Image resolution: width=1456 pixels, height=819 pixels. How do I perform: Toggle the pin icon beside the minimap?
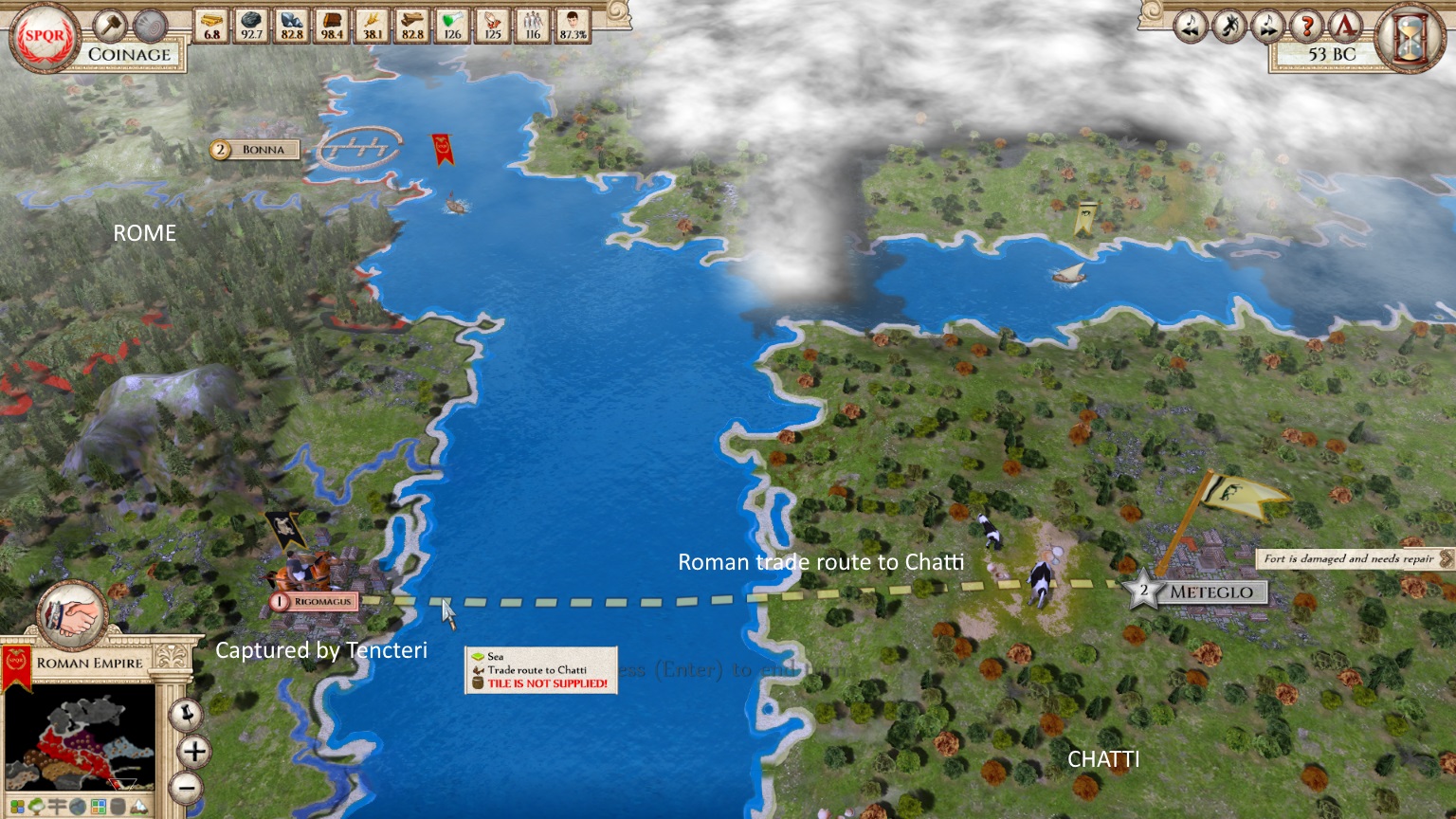[188, 714]
